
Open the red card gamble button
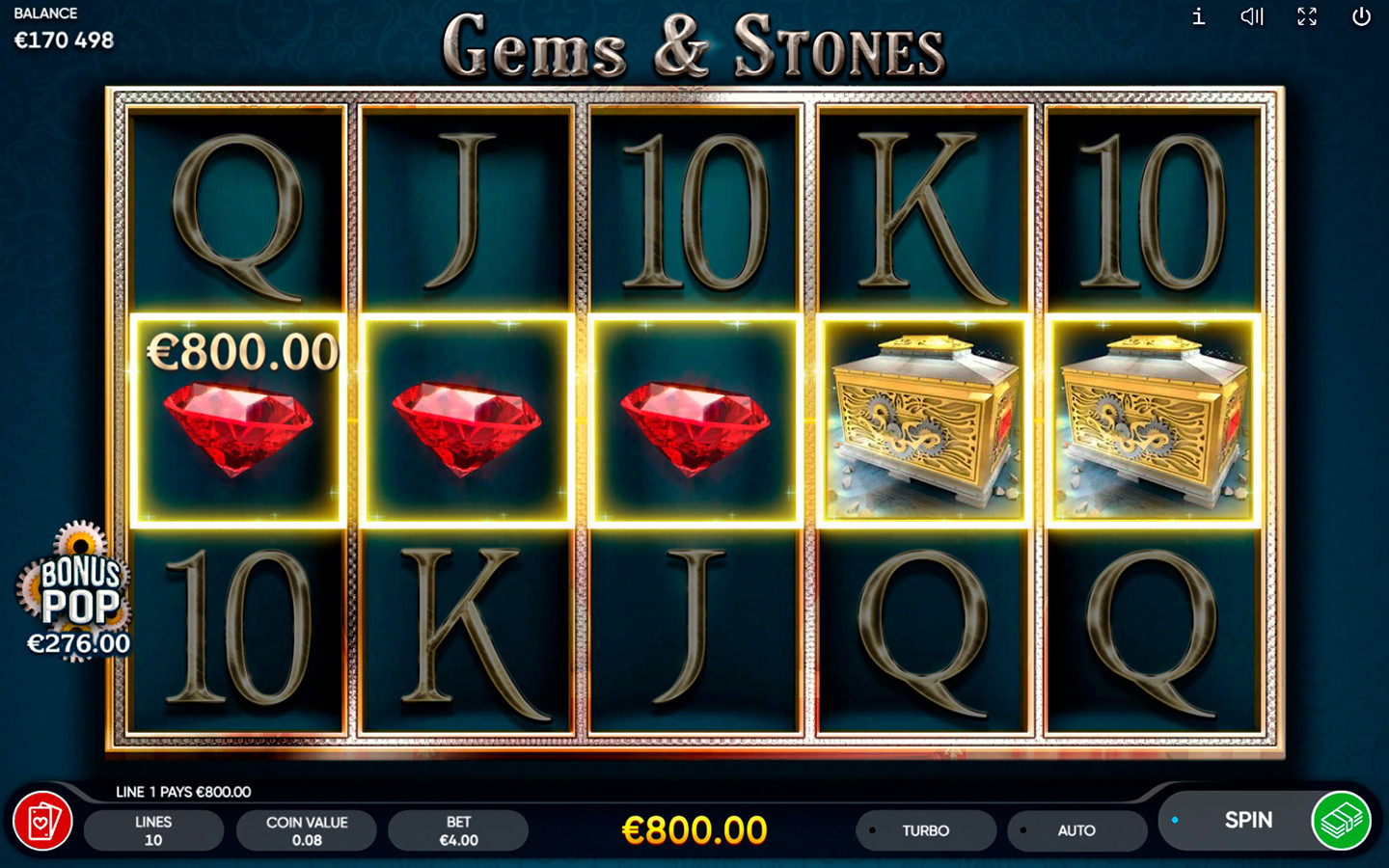click(42, 822)
